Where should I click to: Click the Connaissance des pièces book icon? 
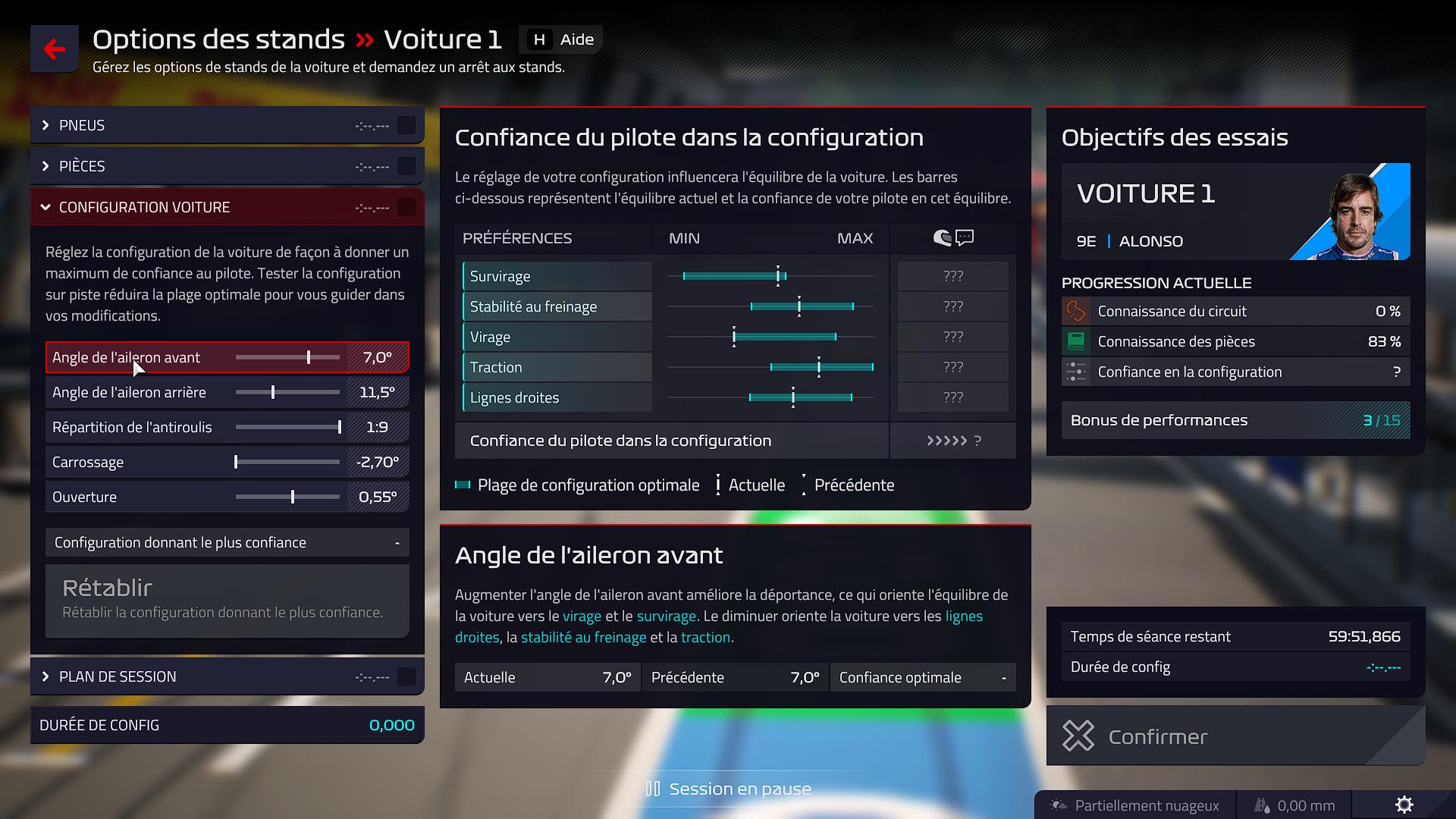pyautogui.click(x=1075, y=341)
